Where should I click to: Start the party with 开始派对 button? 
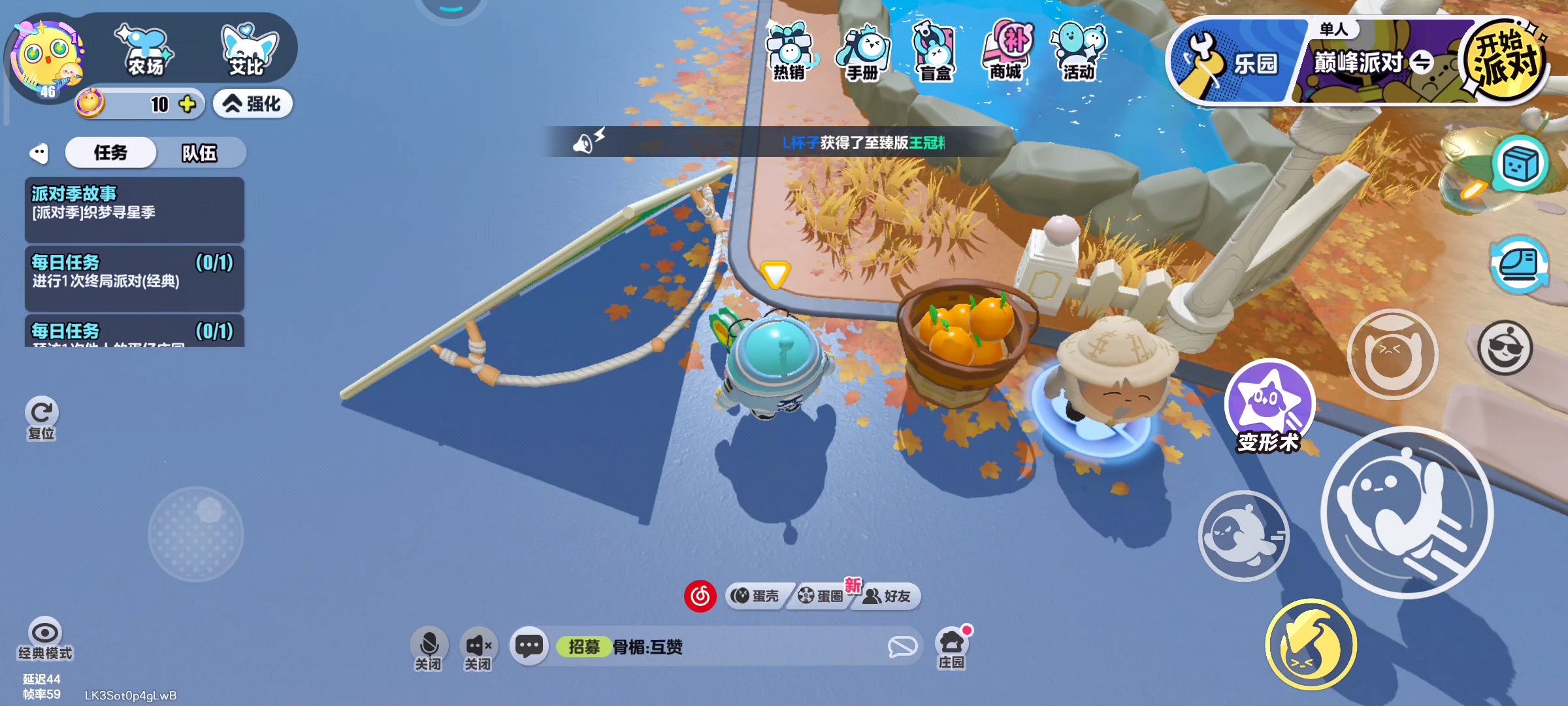(x=1503, y=62)
